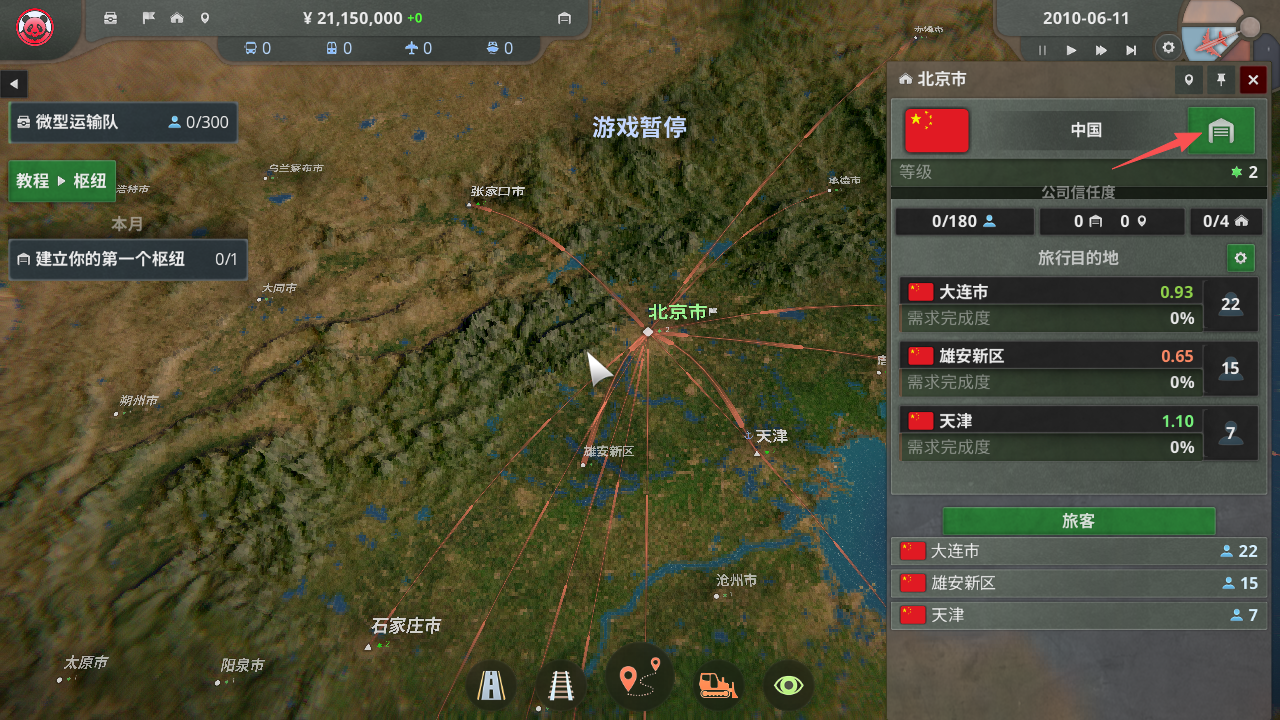
Task: Resume the game at normal speed
Action: pos(1071,50)
